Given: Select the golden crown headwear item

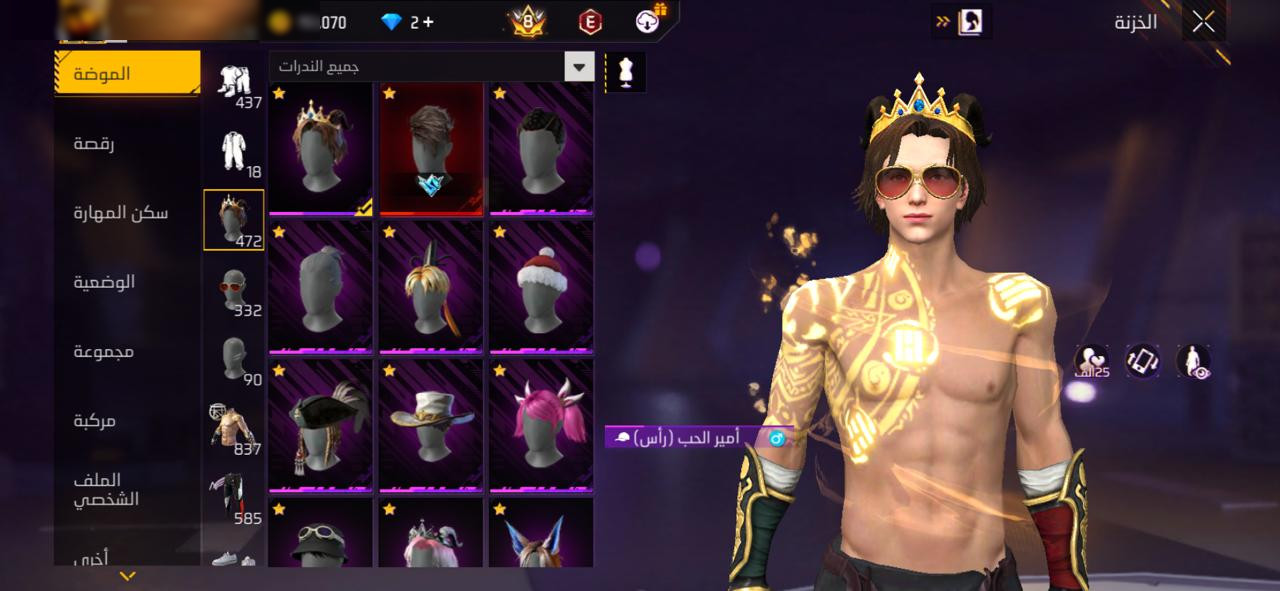Looking at the screenshot, I should pyautogui.click(x=320, y=148).
